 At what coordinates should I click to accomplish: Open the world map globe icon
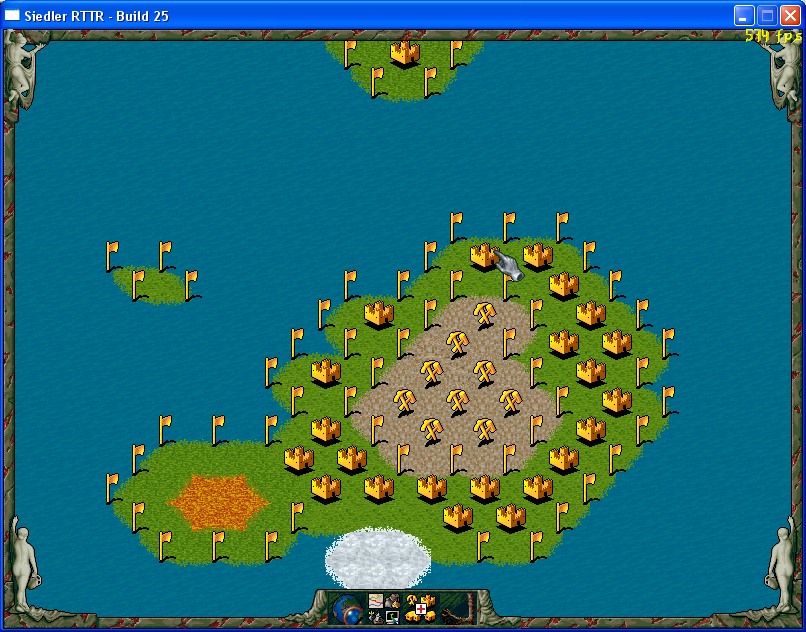tap(348, 609)
